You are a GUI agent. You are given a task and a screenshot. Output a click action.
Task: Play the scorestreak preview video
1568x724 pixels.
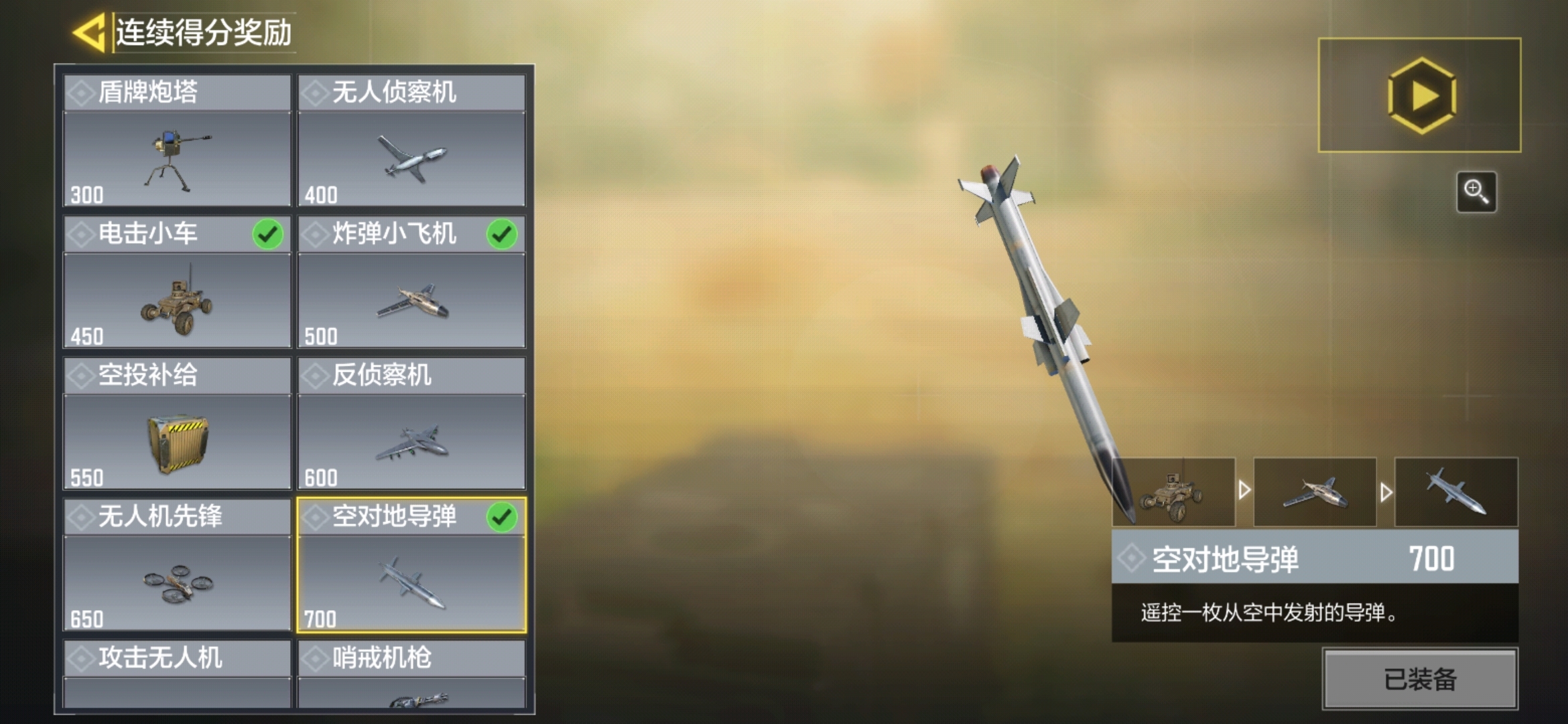[x=1419, y=95]
